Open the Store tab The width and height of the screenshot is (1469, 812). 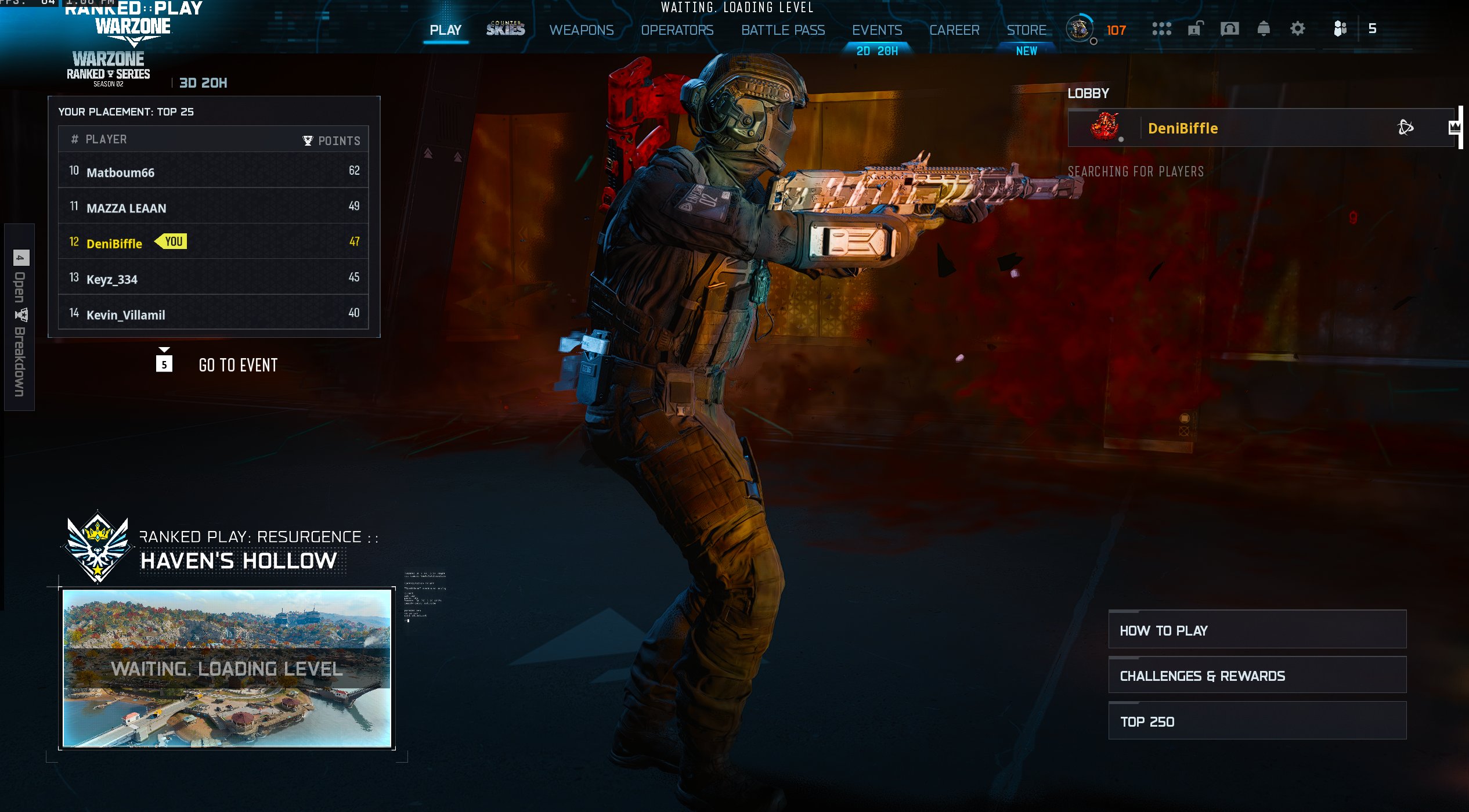[1026, 30]
